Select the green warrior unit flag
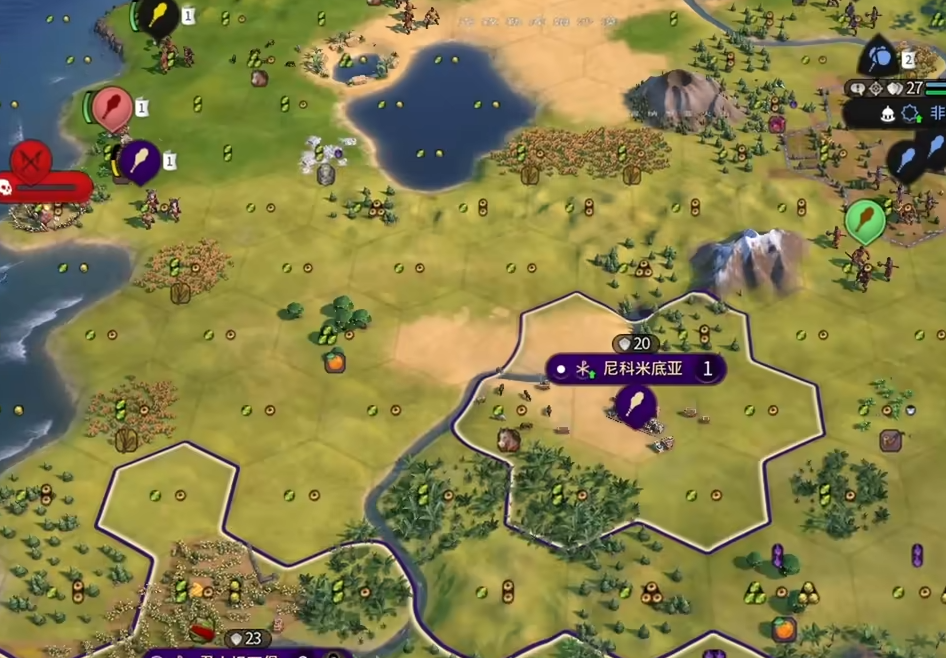Image resolution: width=946 pixels, height=658 pixels. (864, 220)
